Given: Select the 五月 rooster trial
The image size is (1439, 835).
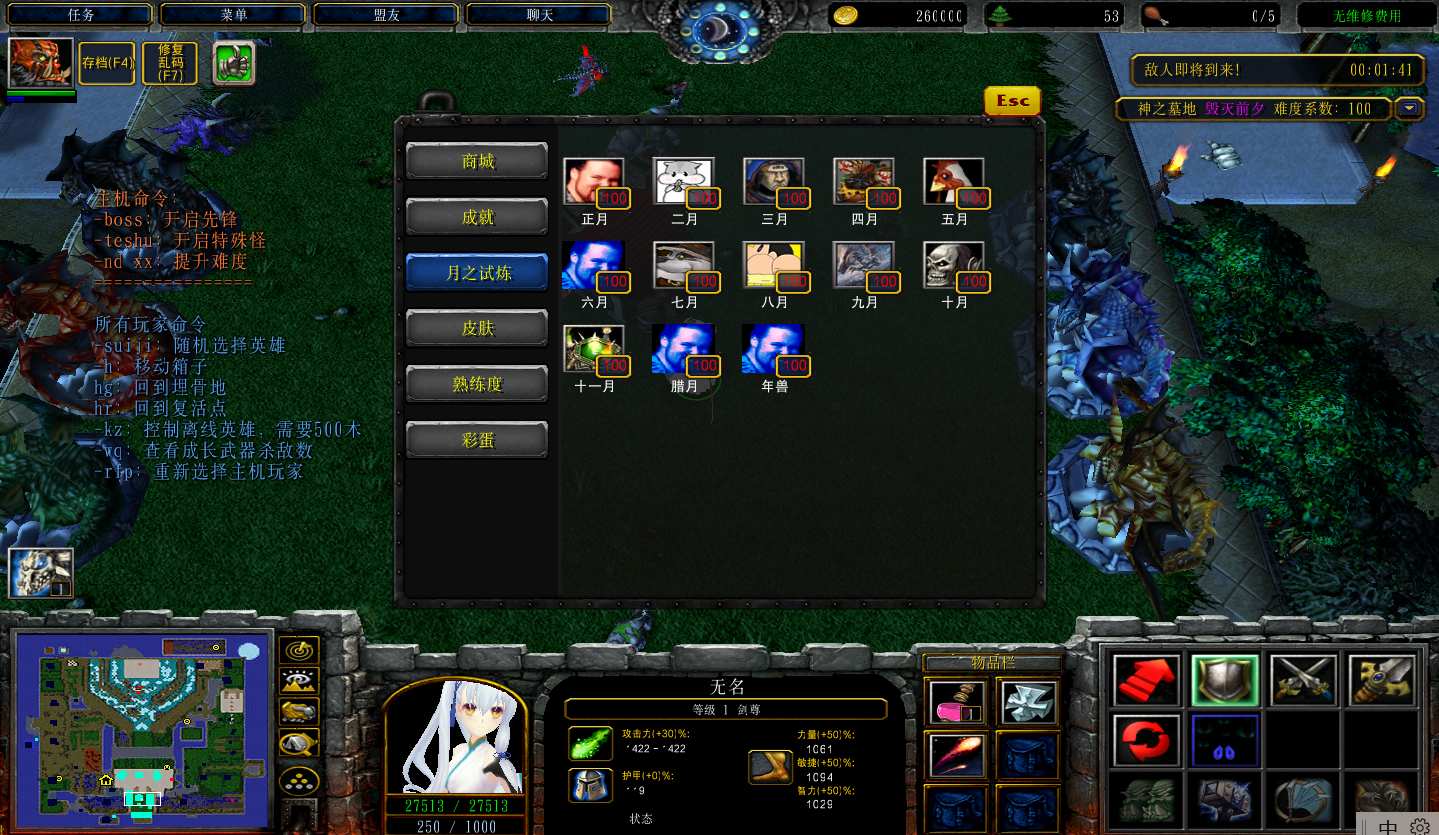Looking at the screenshot, I should tap(953, 182).
